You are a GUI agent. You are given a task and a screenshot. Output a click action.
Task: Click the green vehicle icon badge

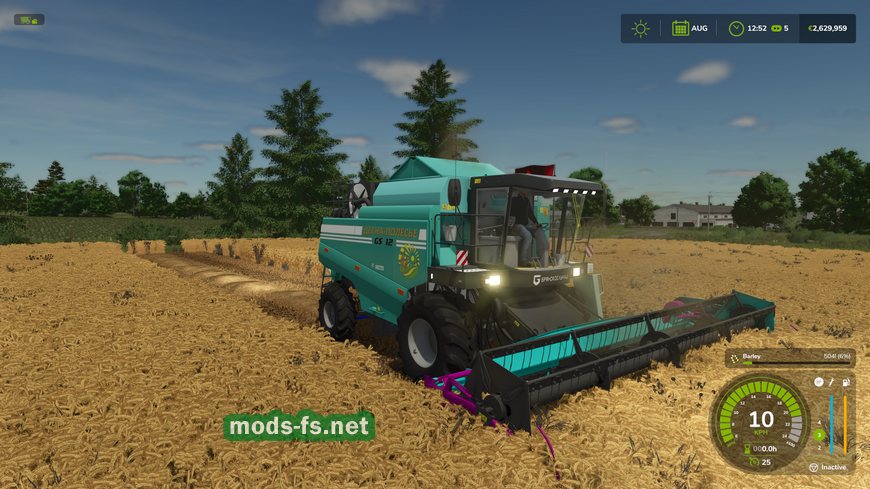pyautogui.click(x=29, y=19)
